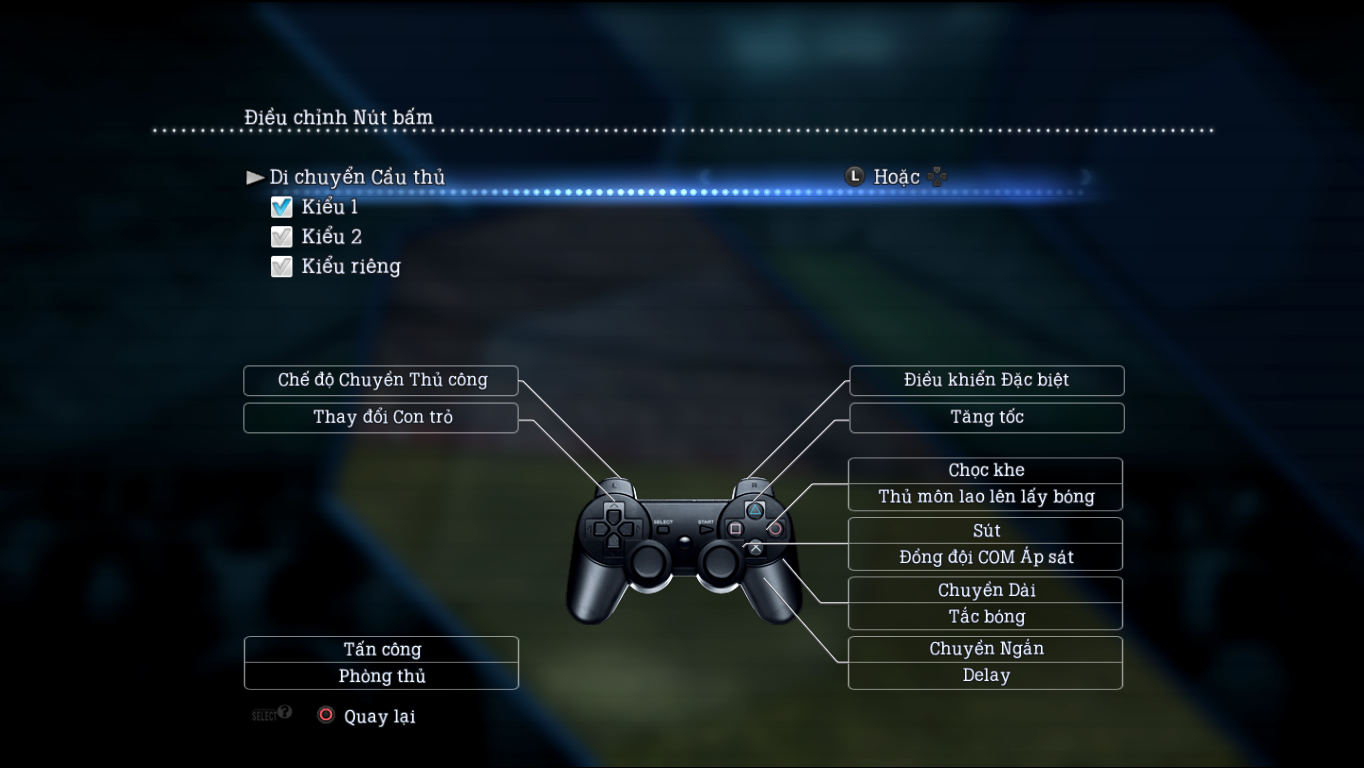Click the left analog stick
This screenshot has height=768, width=1364.
click(x=650, y=562)
